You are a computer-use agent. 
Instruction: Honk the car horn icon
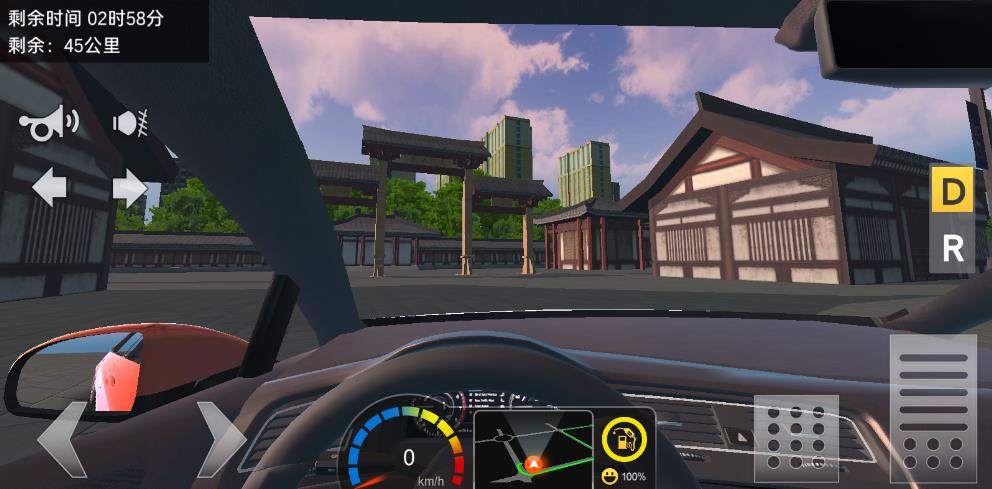[x=46, y=124]
